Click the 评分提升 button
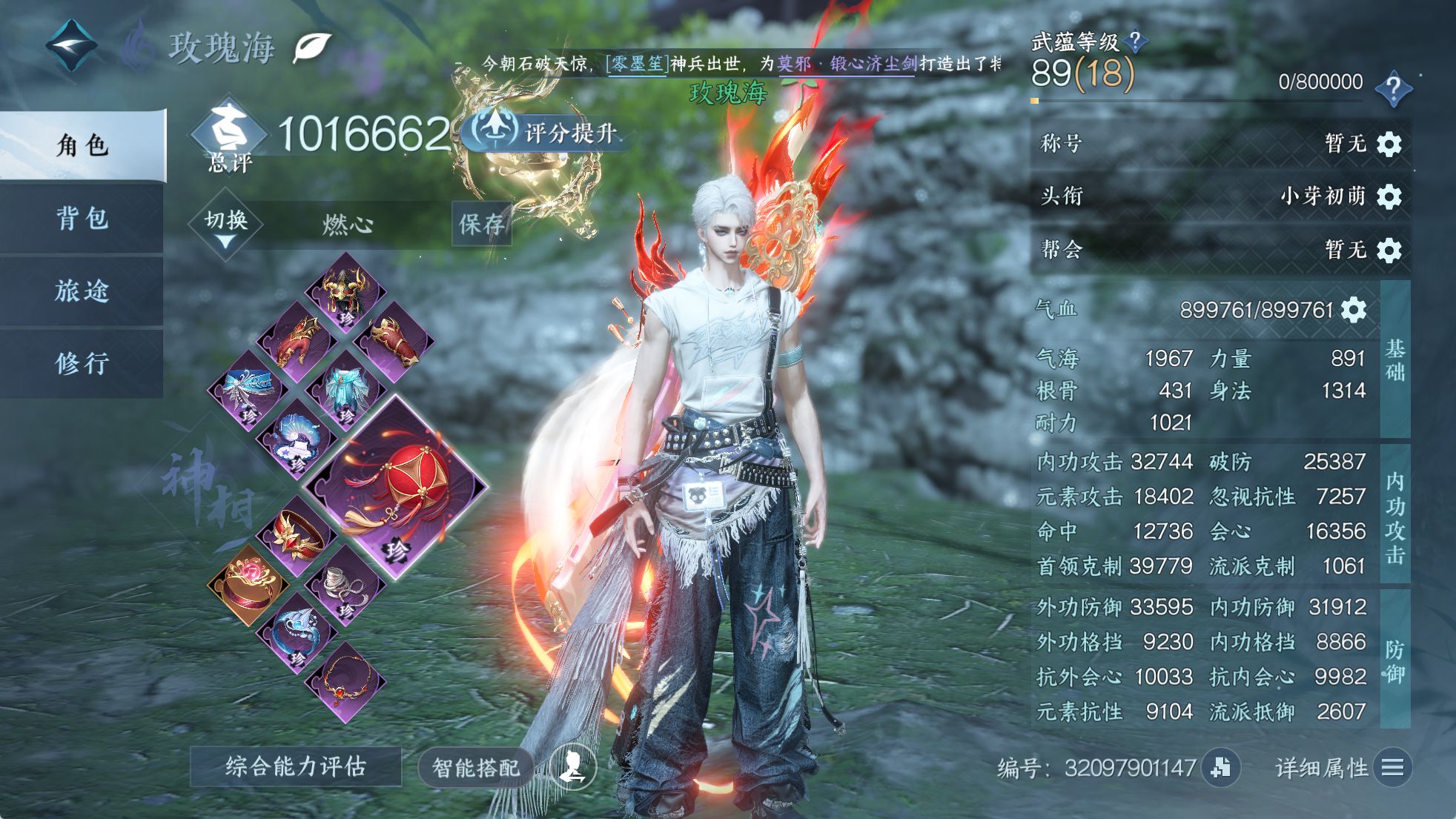This screenshot has width=1456, height=819. (549, 132)
